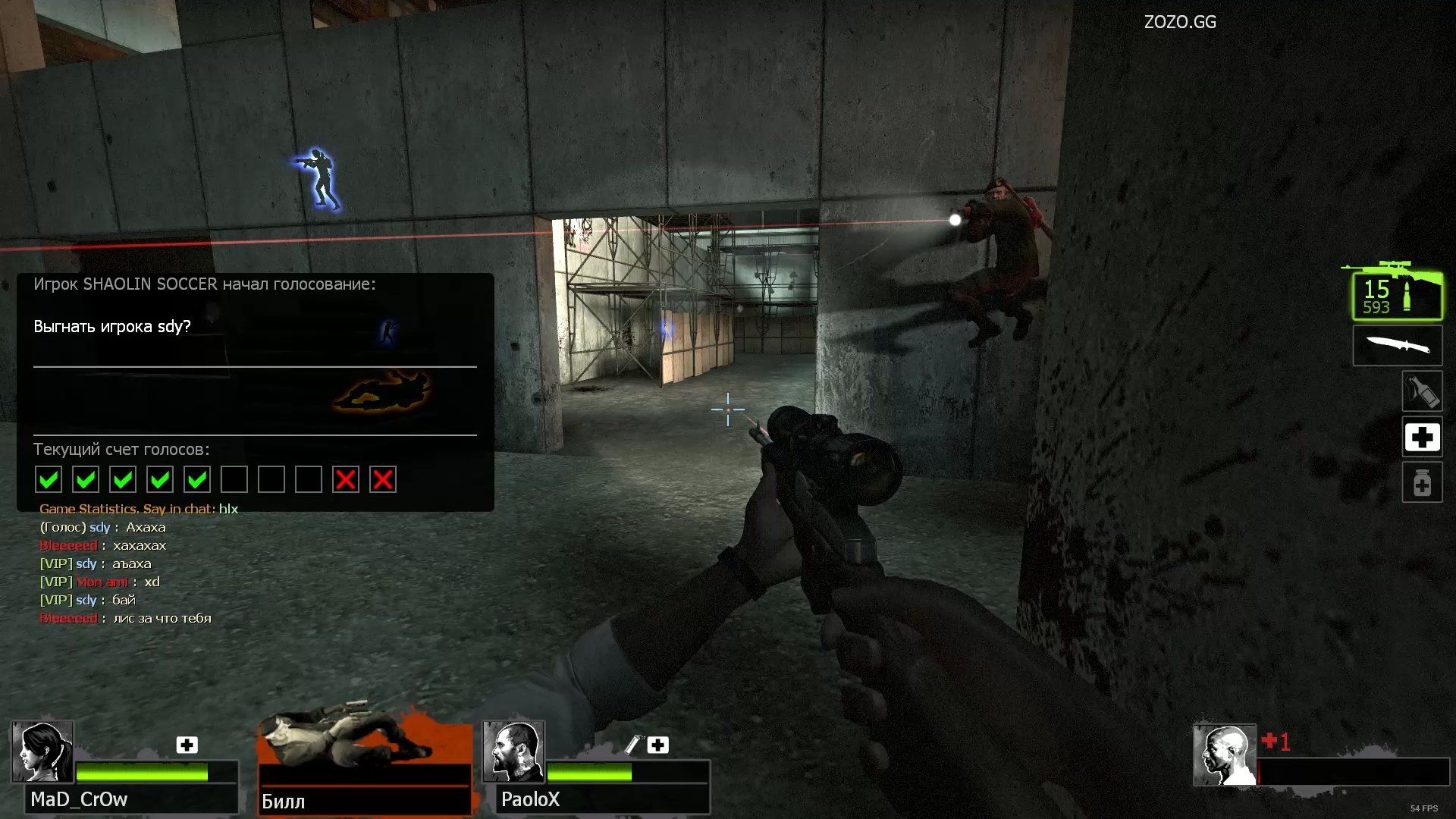Click the vote panel asking to kick sdy
The width and height of the screenshot is (1456, 819).
tap(255, 391)
